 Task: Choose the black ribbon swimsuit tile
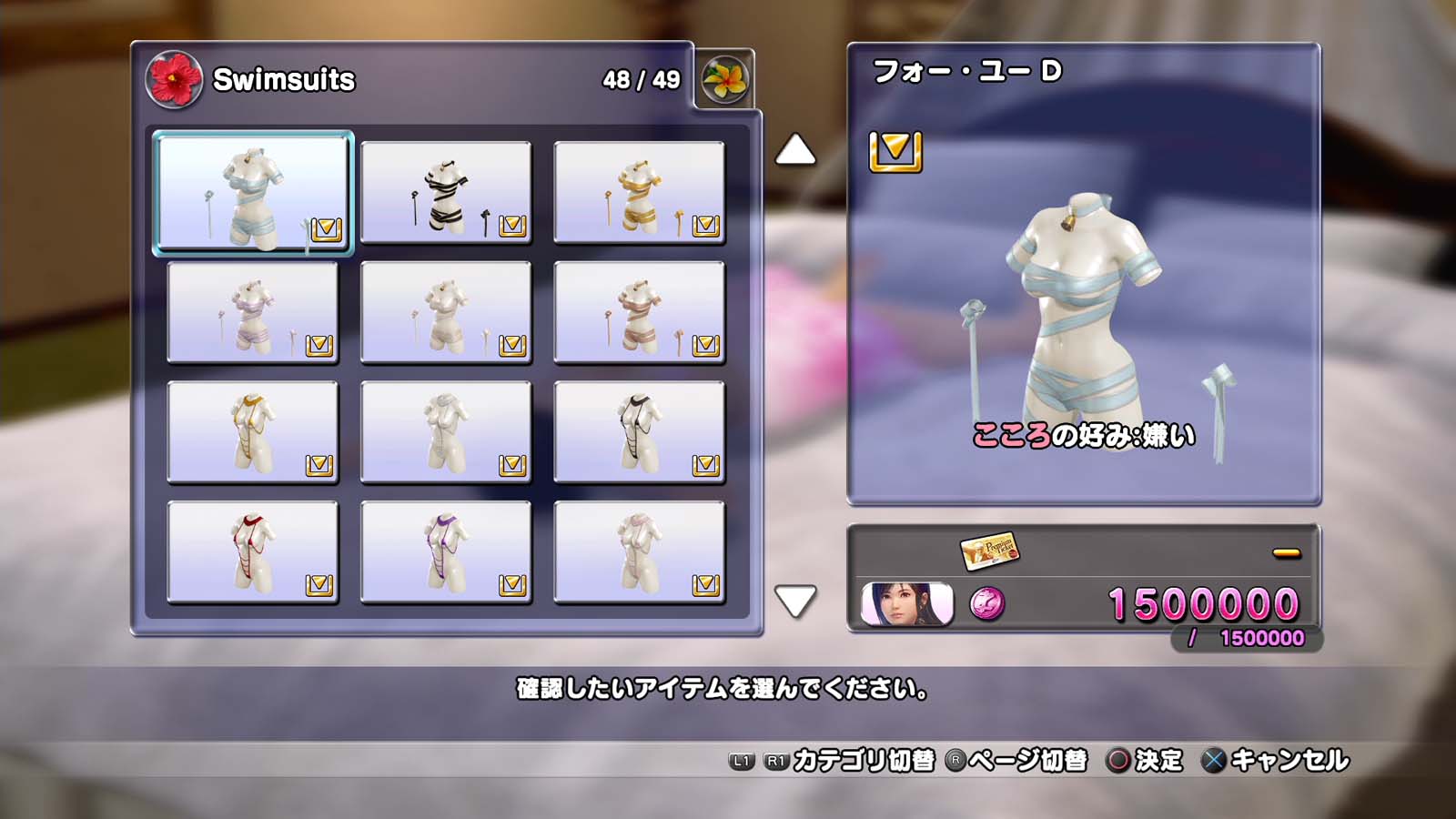coord(446,192)
